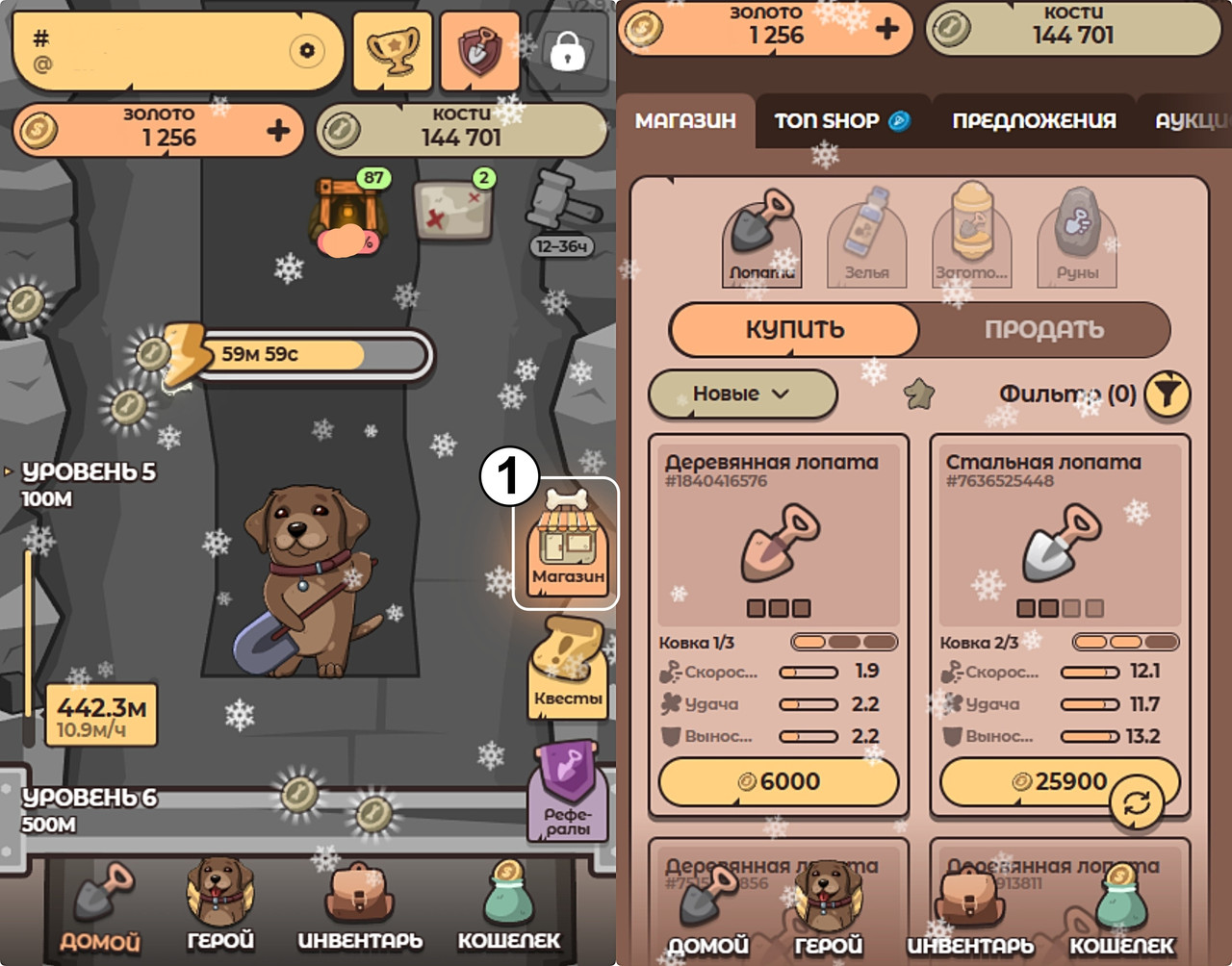
Task: Buy the wooden shovel for 6000
Action: tap(779, 781)
